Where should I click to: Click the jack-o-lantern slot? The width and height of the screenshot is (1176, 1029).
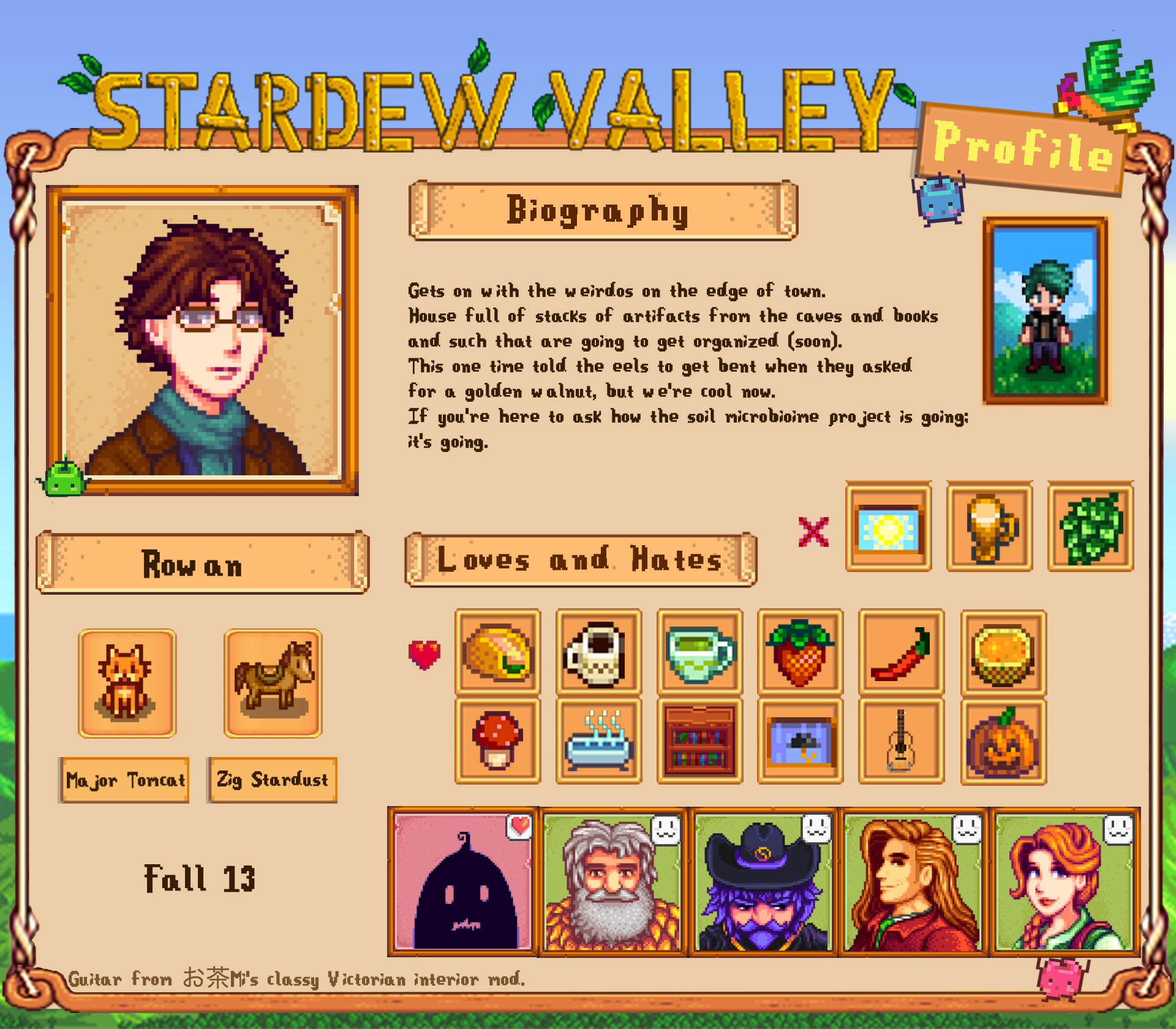[1003, 741]
